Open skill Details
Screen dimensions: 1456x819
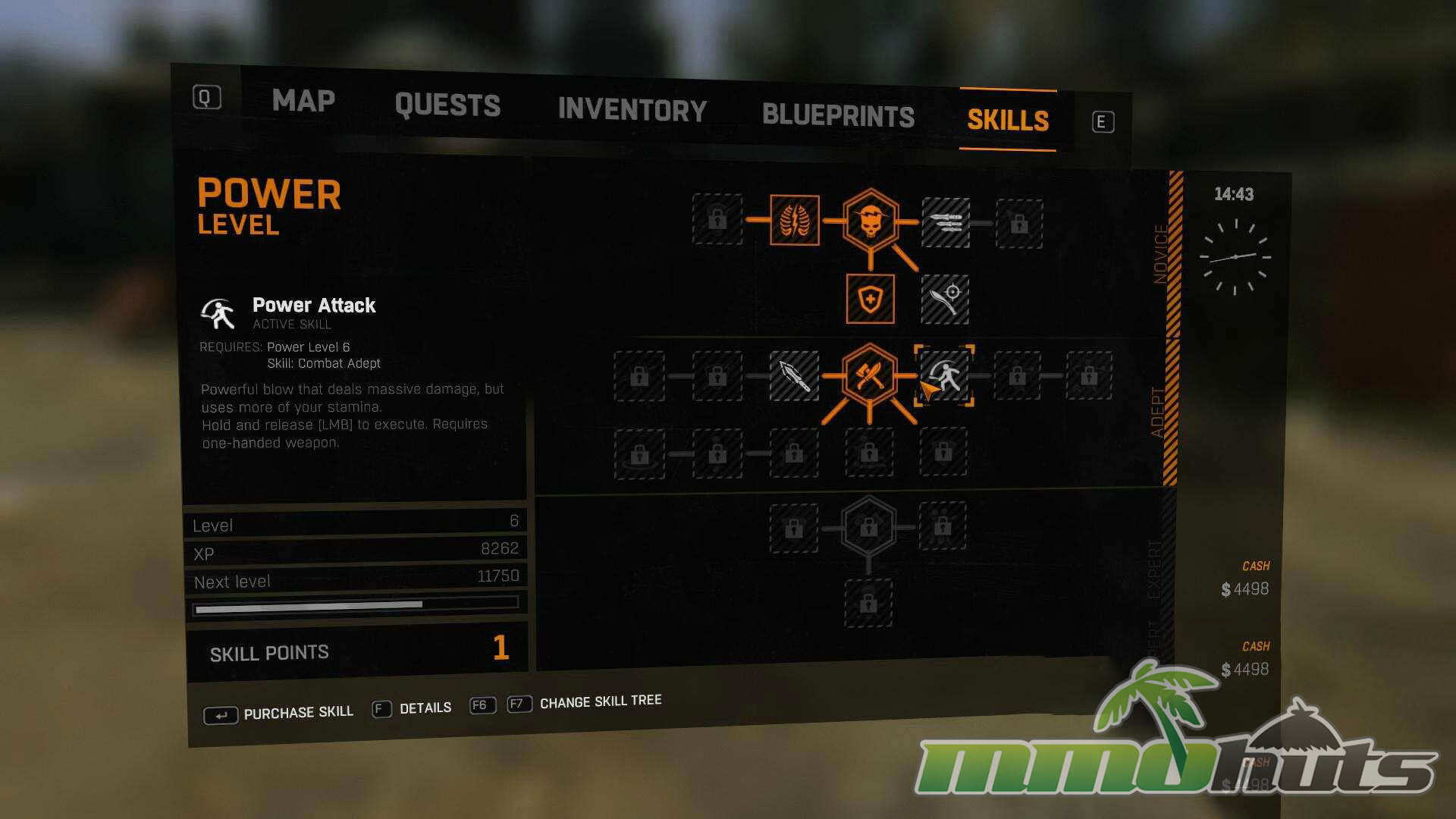pos(425,708)
